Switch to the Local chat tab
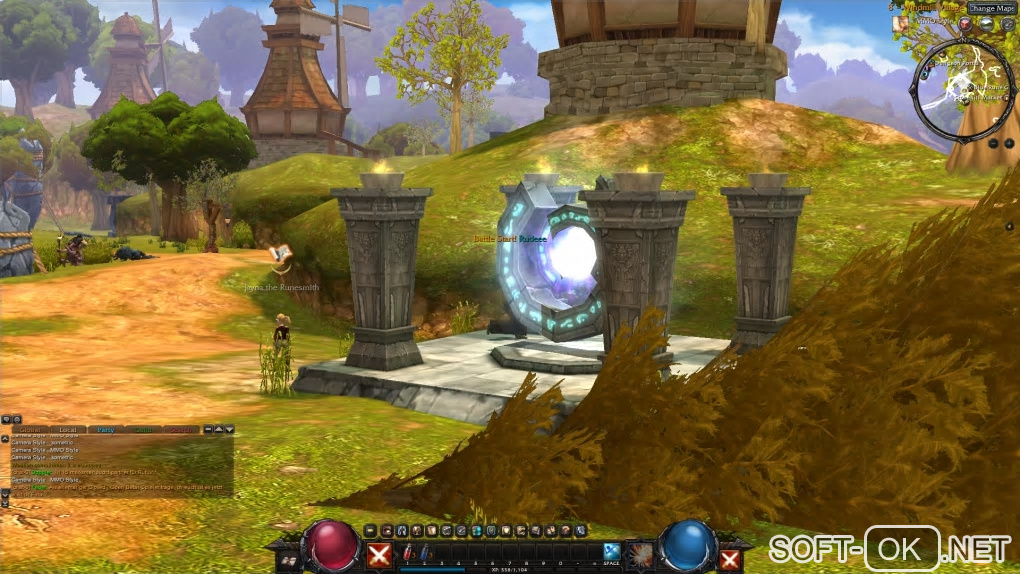The width and height of the screenshot is (1020, 574). click(67, 429)
